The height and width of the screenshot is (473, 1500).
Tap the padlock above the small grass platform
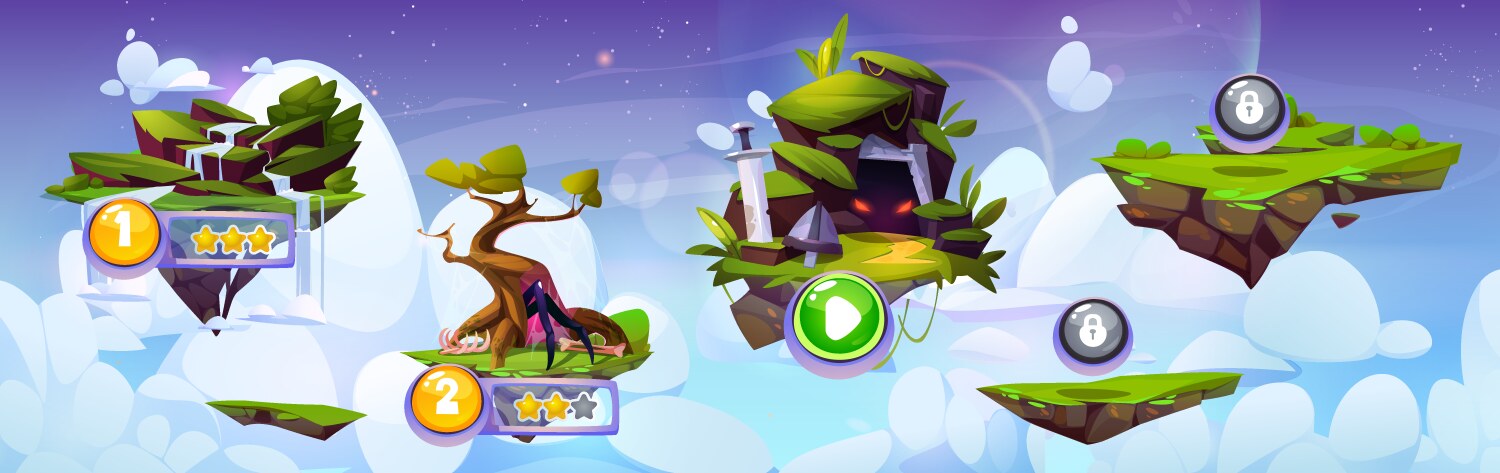(x=1093, y=330)
